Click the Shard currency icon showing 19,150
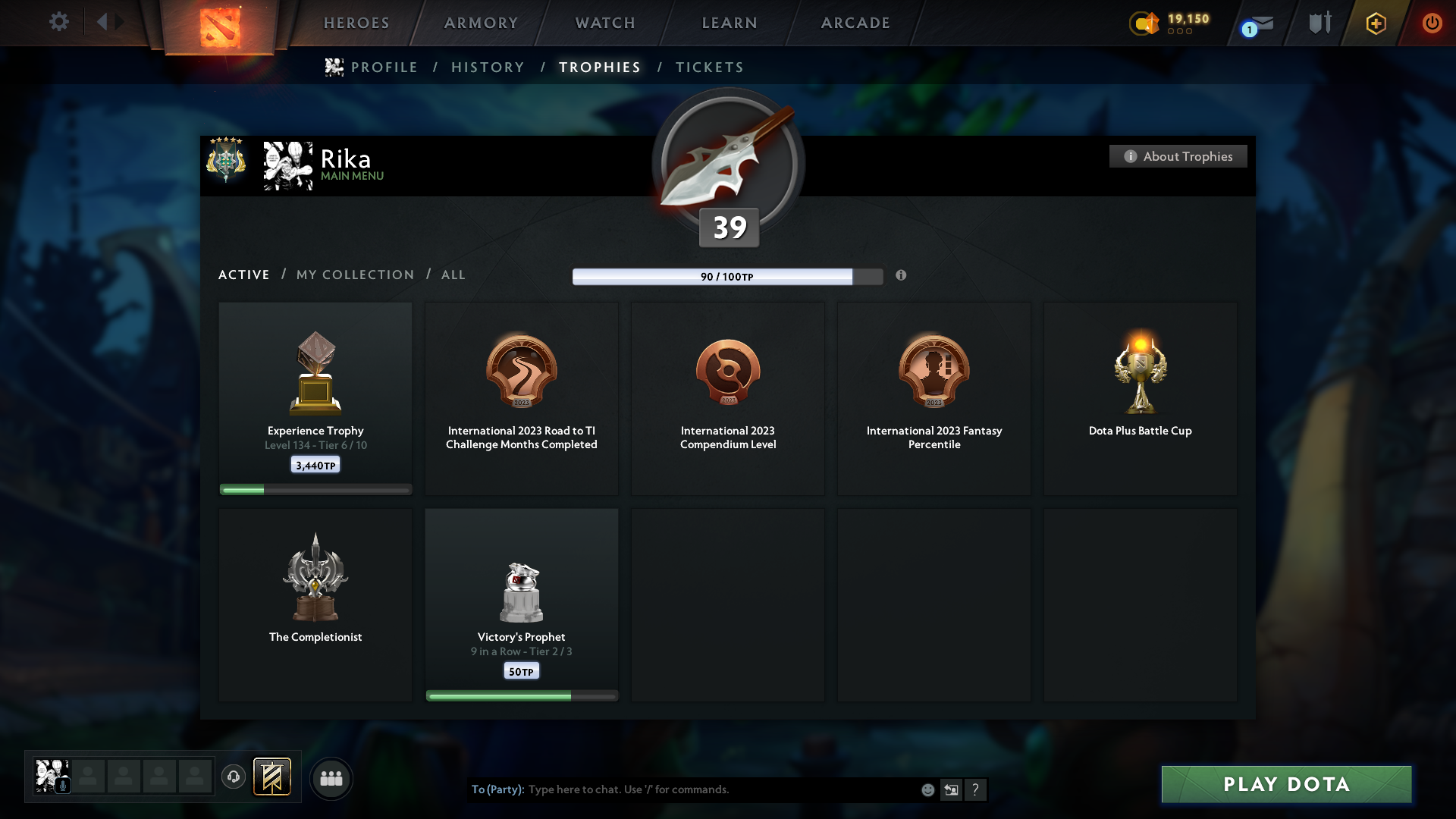 coord(1145,24)
